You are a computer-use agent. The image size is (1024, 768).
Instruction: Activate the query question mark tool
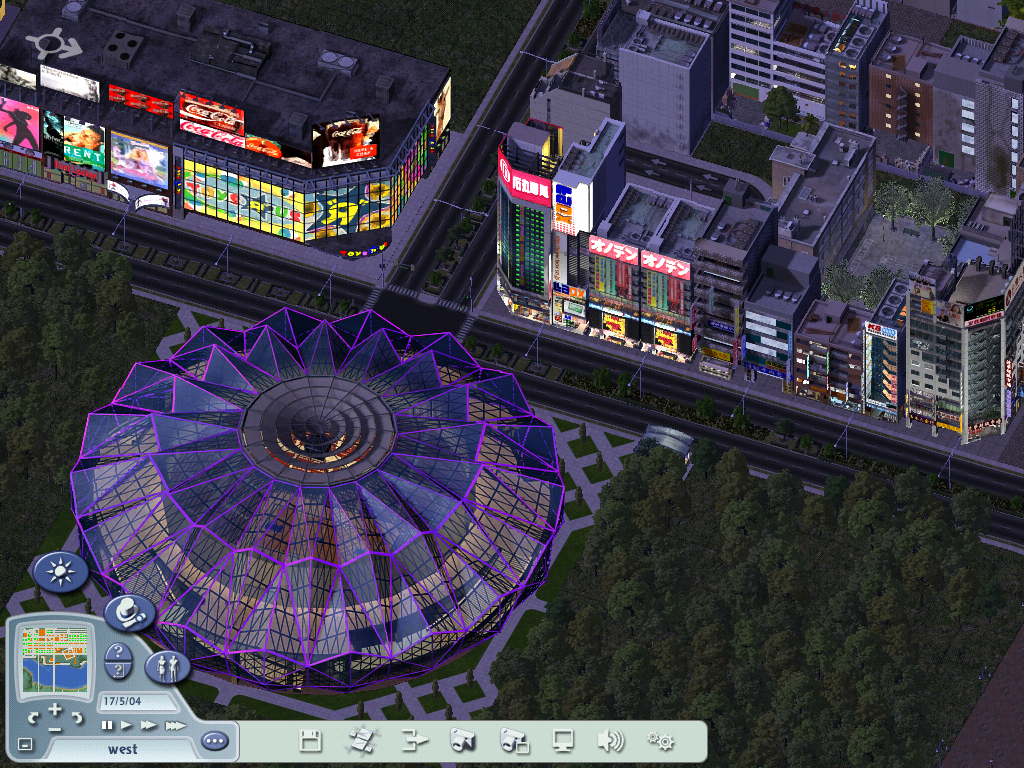point(118,653)
